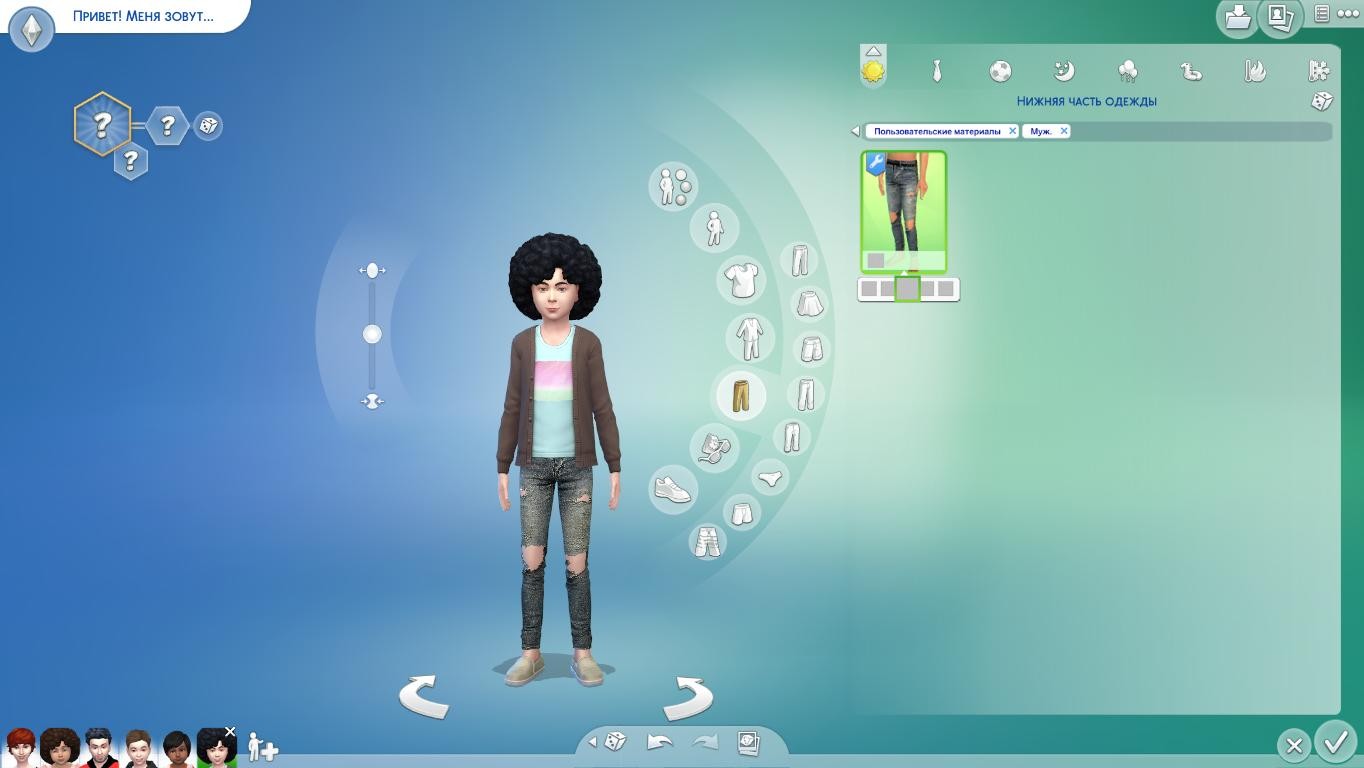
Task: Add a new Sim to the household
Action: (x=263, y=747)
